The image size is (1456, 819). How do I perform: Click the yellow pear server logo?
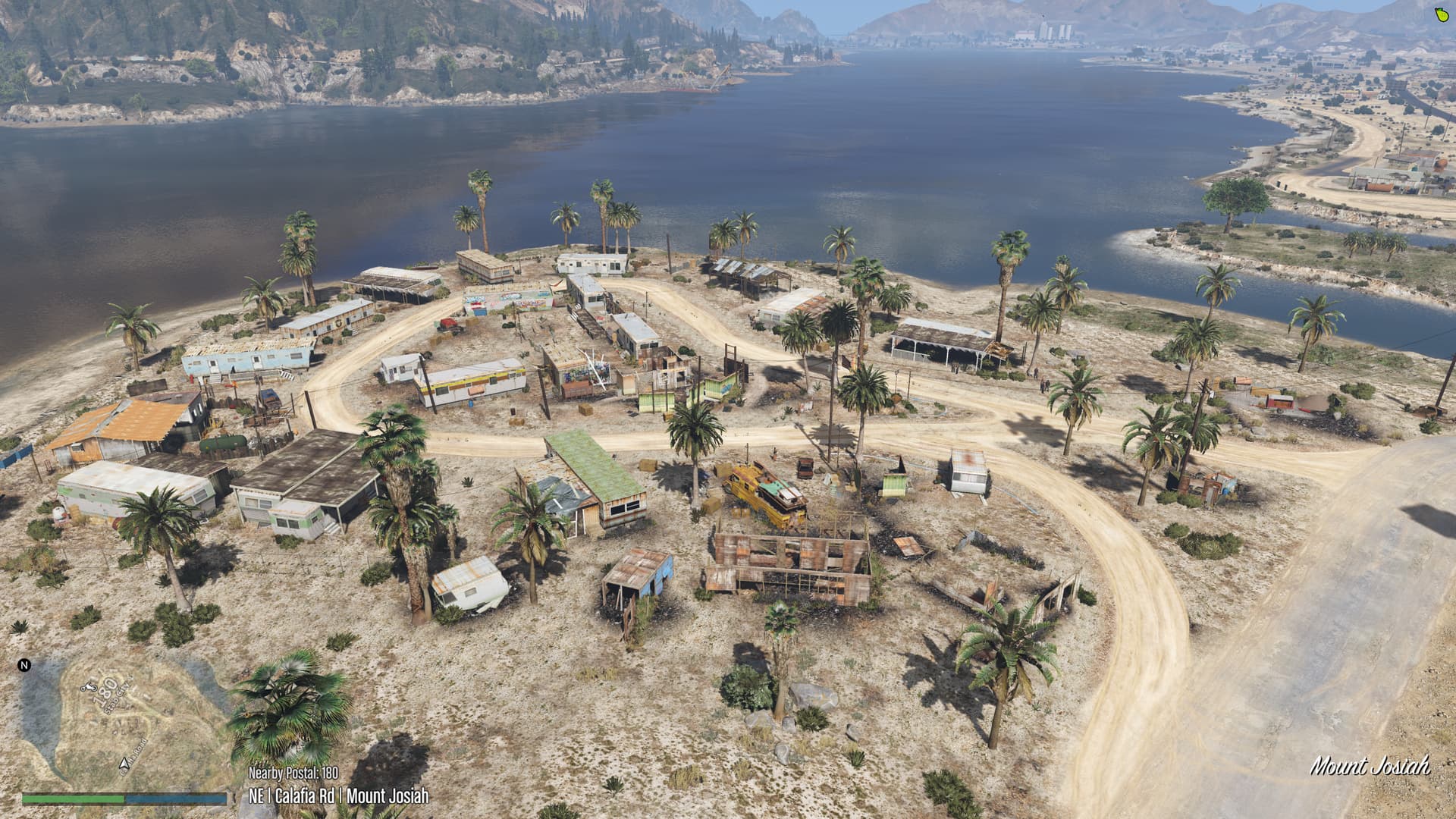click(x=1442, y=15)
